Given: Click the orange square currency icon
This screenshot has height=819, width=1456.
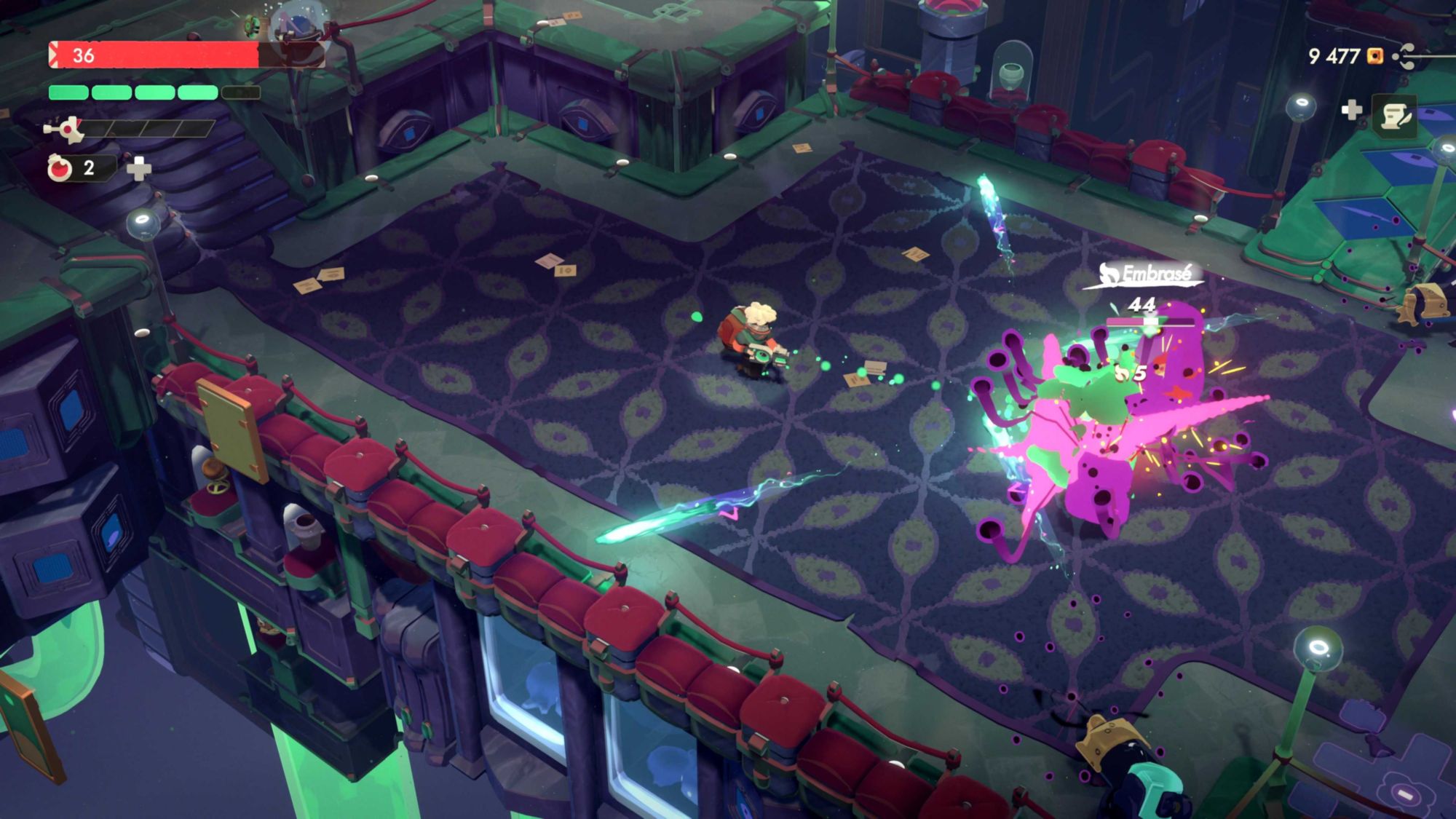Looking at the screenshot, I should pos(1374,56).
